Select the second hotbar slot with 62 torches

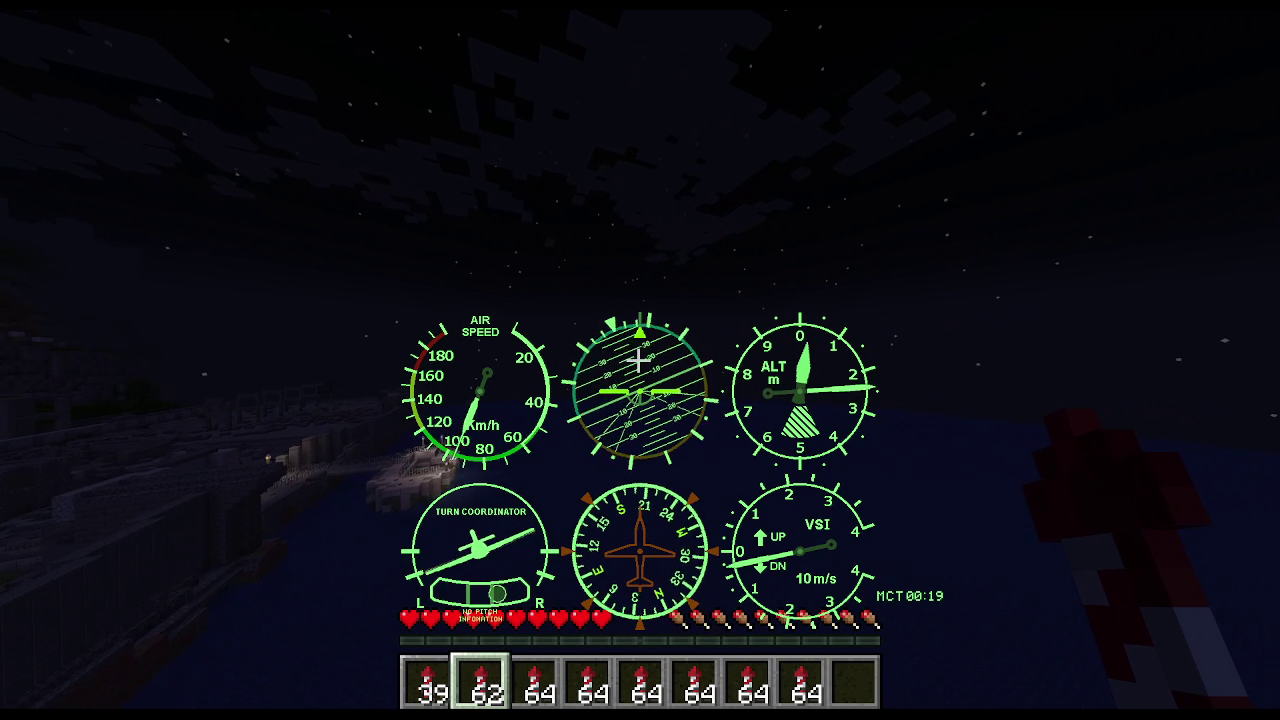pyautogui.click(x=480, y=683)
